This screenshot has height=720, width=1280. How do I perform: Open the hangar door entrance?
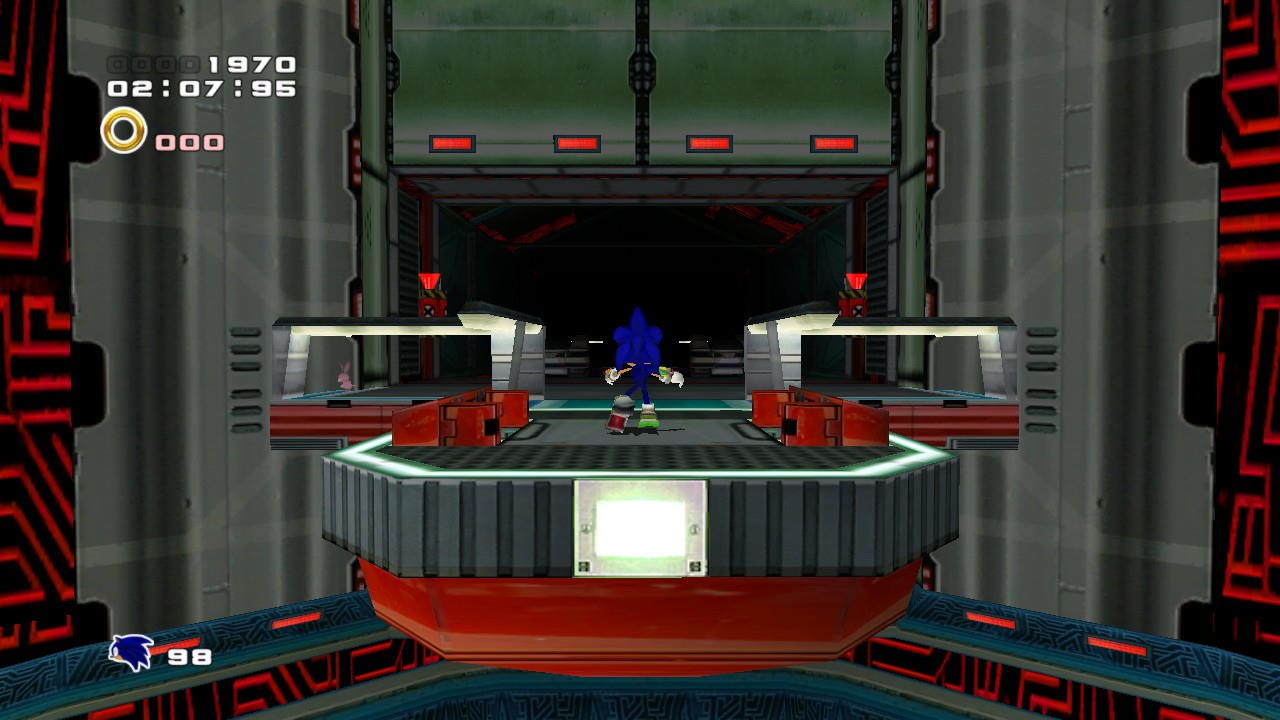pos(640,250)
